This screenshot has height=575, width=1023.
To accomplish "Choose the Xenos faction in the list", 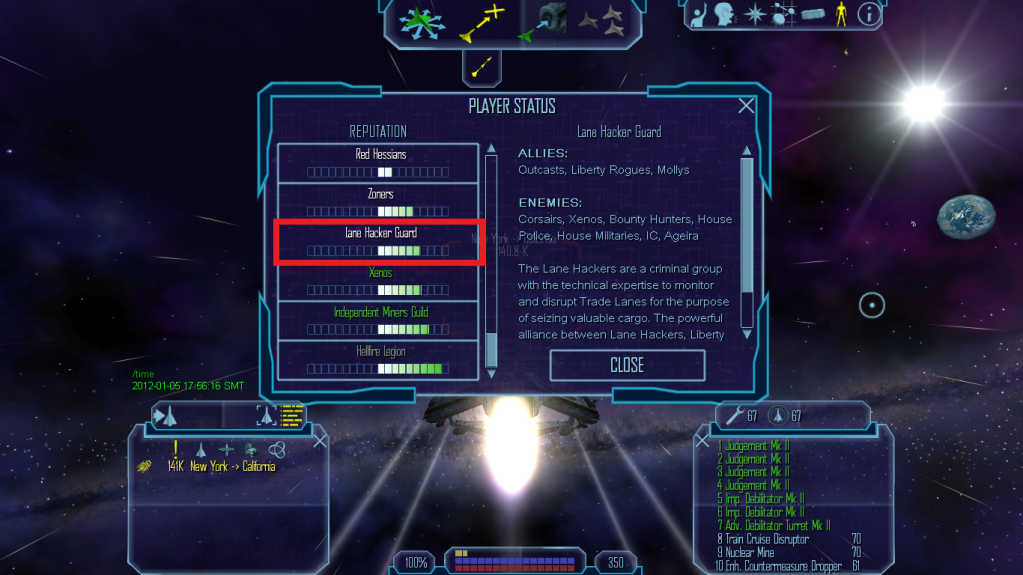I will click(x=378, y=281).
